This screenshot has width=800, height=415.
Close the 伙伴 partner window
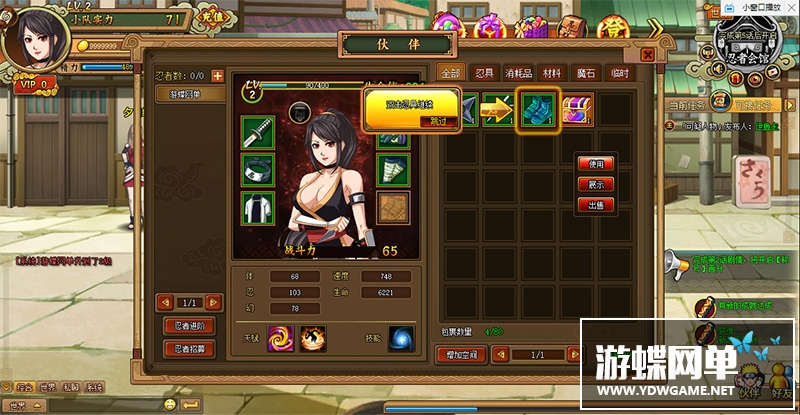click(x=647, y=55)
